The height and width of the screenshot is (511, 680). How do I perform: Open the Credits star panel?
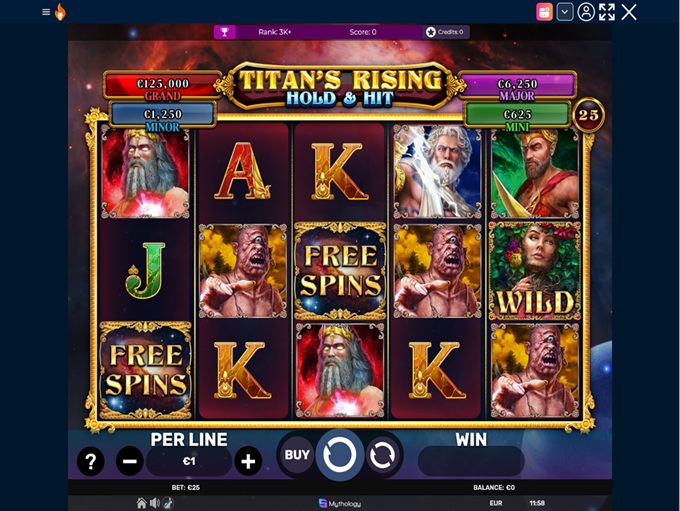[x=445, y=32]
